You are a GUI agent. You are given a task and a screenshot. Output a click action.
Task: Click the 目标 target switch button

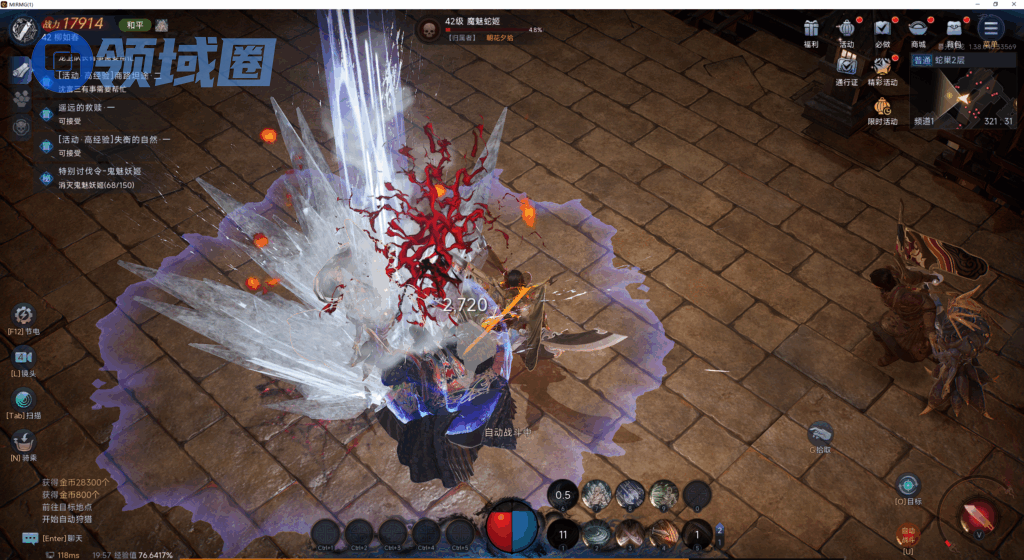click(908, 485)
